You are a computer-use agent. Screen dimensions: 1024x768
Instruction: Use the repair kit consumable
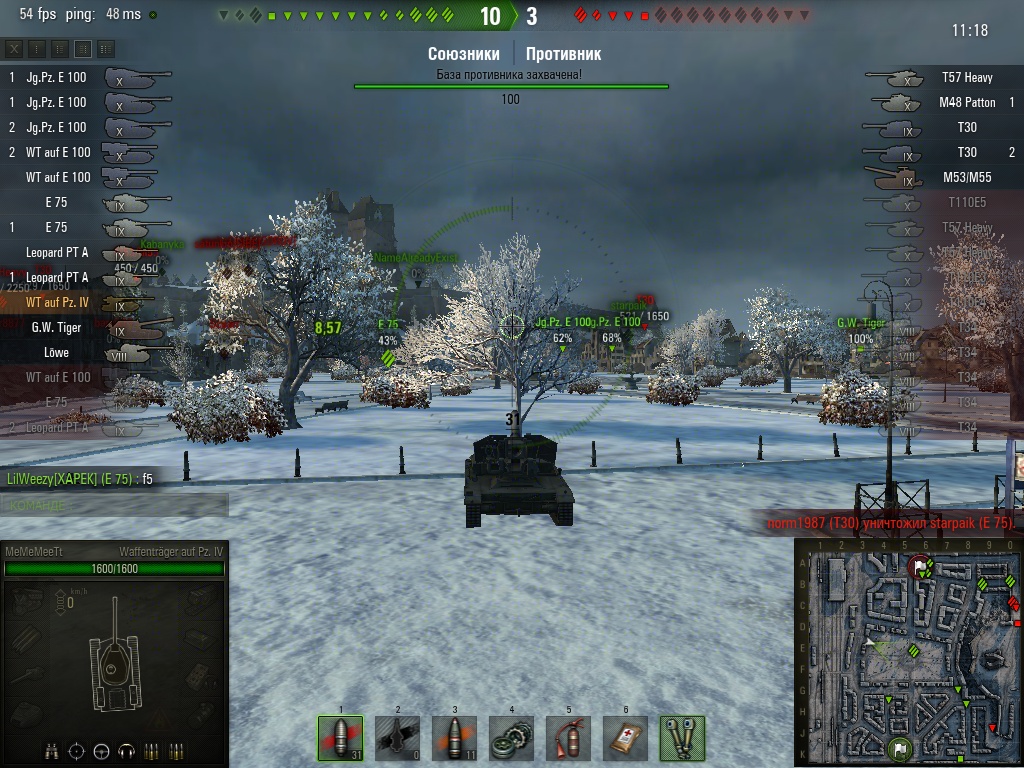click(511, 739)
